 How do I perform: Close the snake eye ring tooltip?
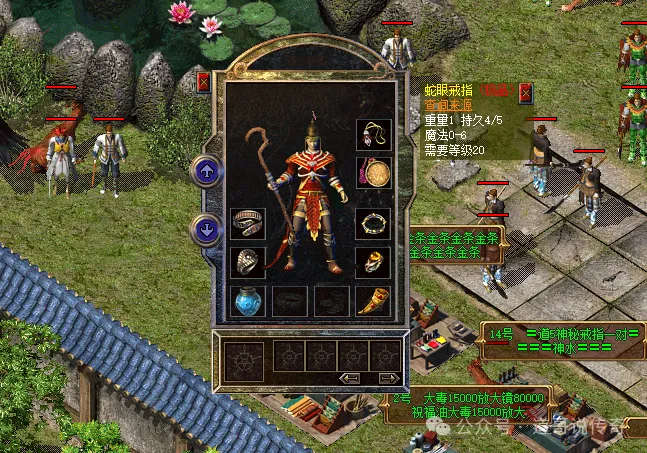[525, 92]
